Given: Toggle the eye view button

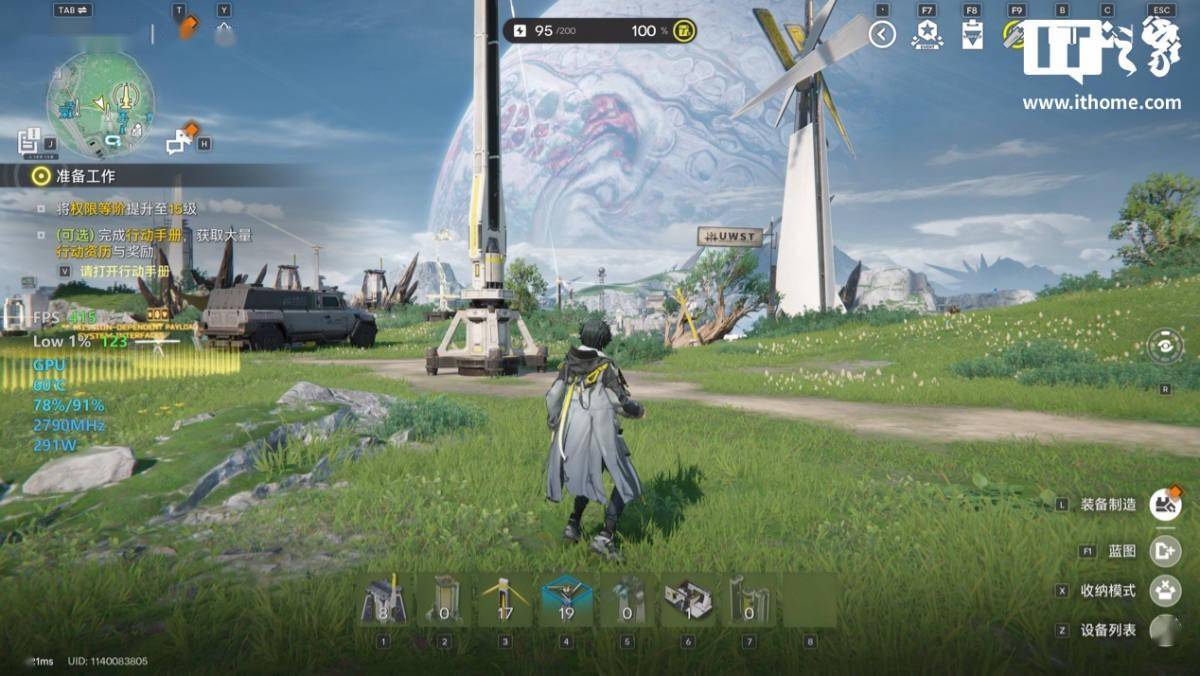Looking at the screenshot, I should tap(1165, 346).
